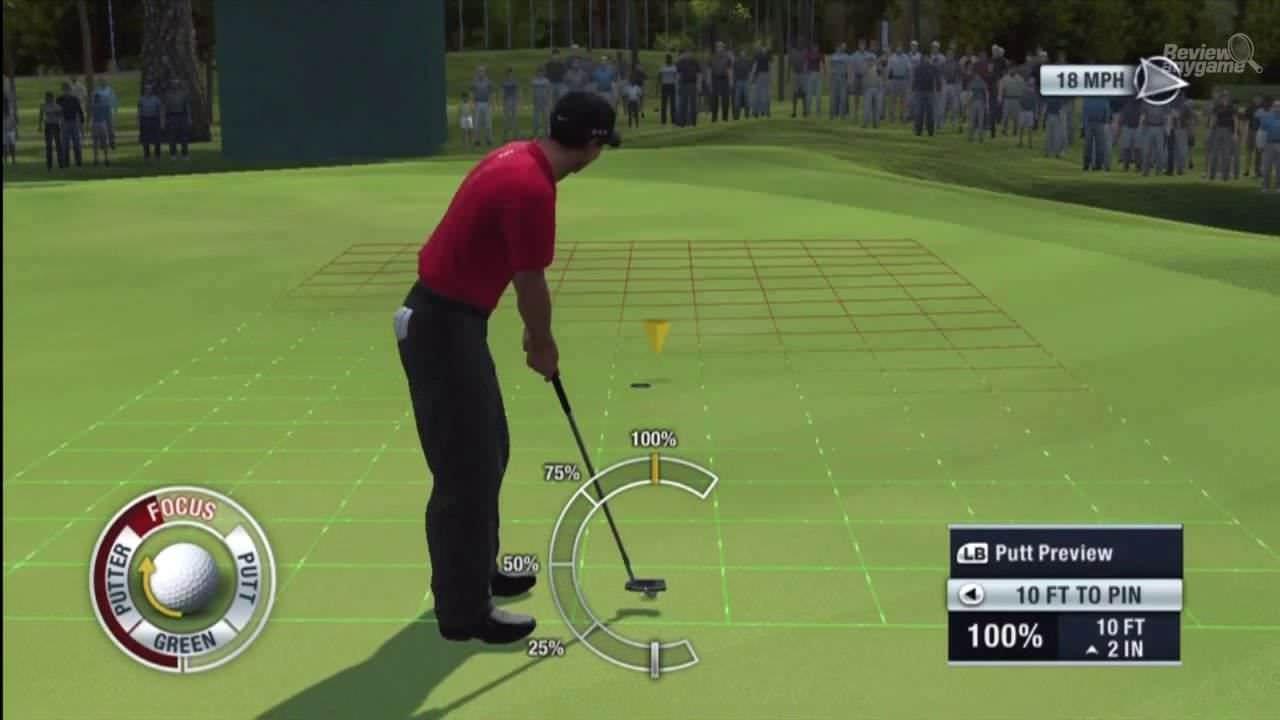Click the left arrow beside 10 FT TO PIN
This screenshot has height=720, width=1280.
(970, 594)
